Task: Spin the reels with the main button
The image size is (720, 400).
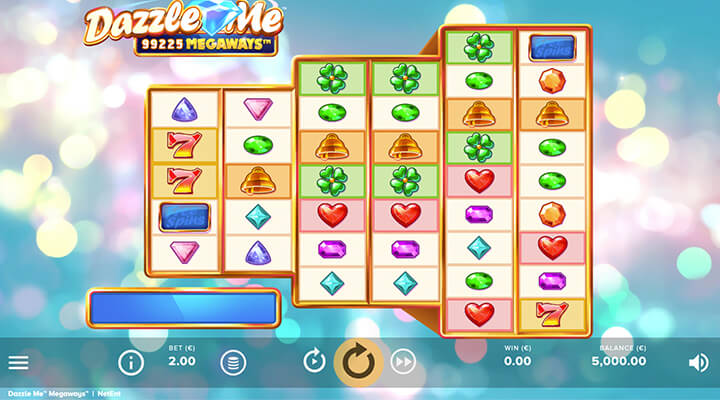Action: pyautogui.click(x=358, y=362)
